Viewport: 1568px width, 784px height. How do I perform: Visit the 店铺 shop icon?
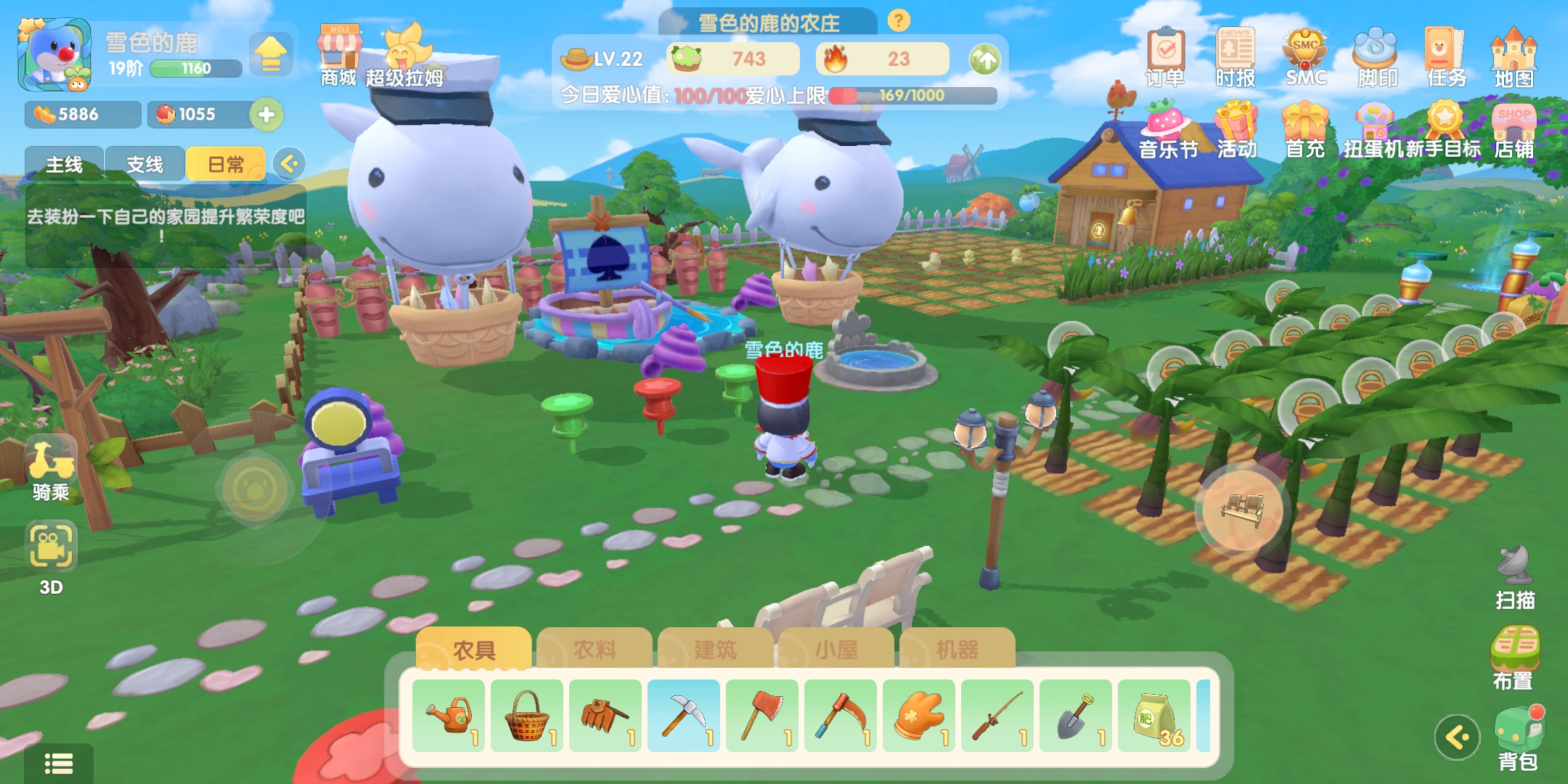(1514, 131)
